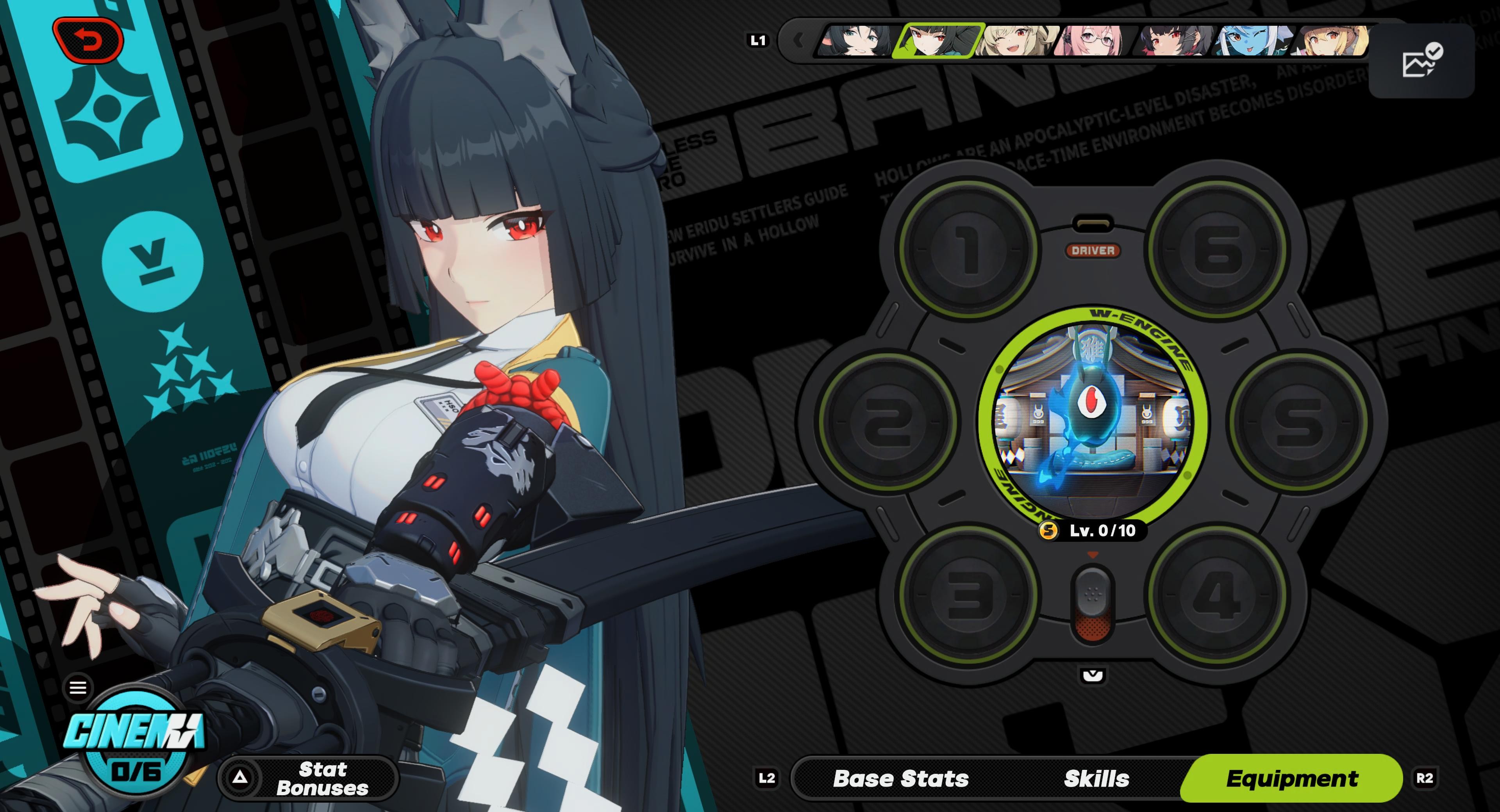Expand the down chevron below the disc drive
Image resolution: width=1500 pixels, height=812 pixels.
click(1093, 675)
